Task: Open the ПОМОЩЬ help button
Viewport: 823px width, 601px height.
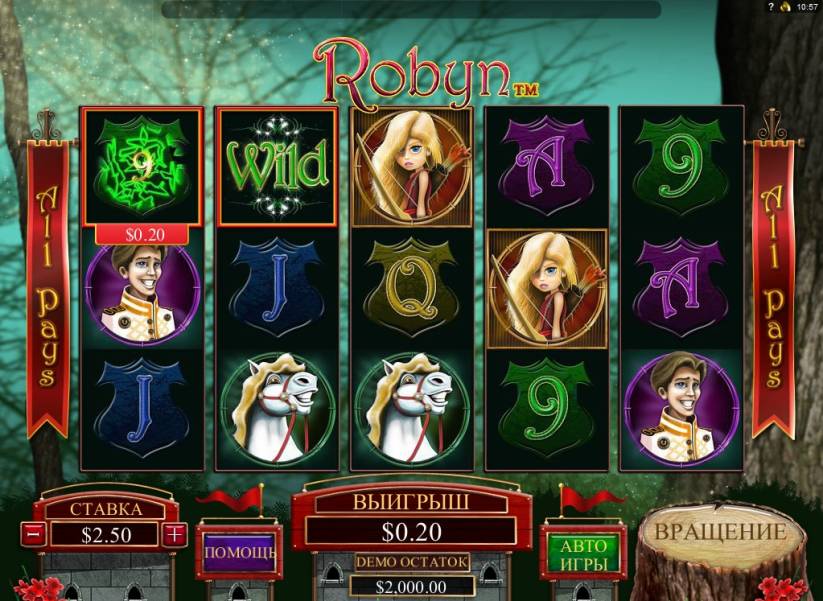Action: point(240,550)
